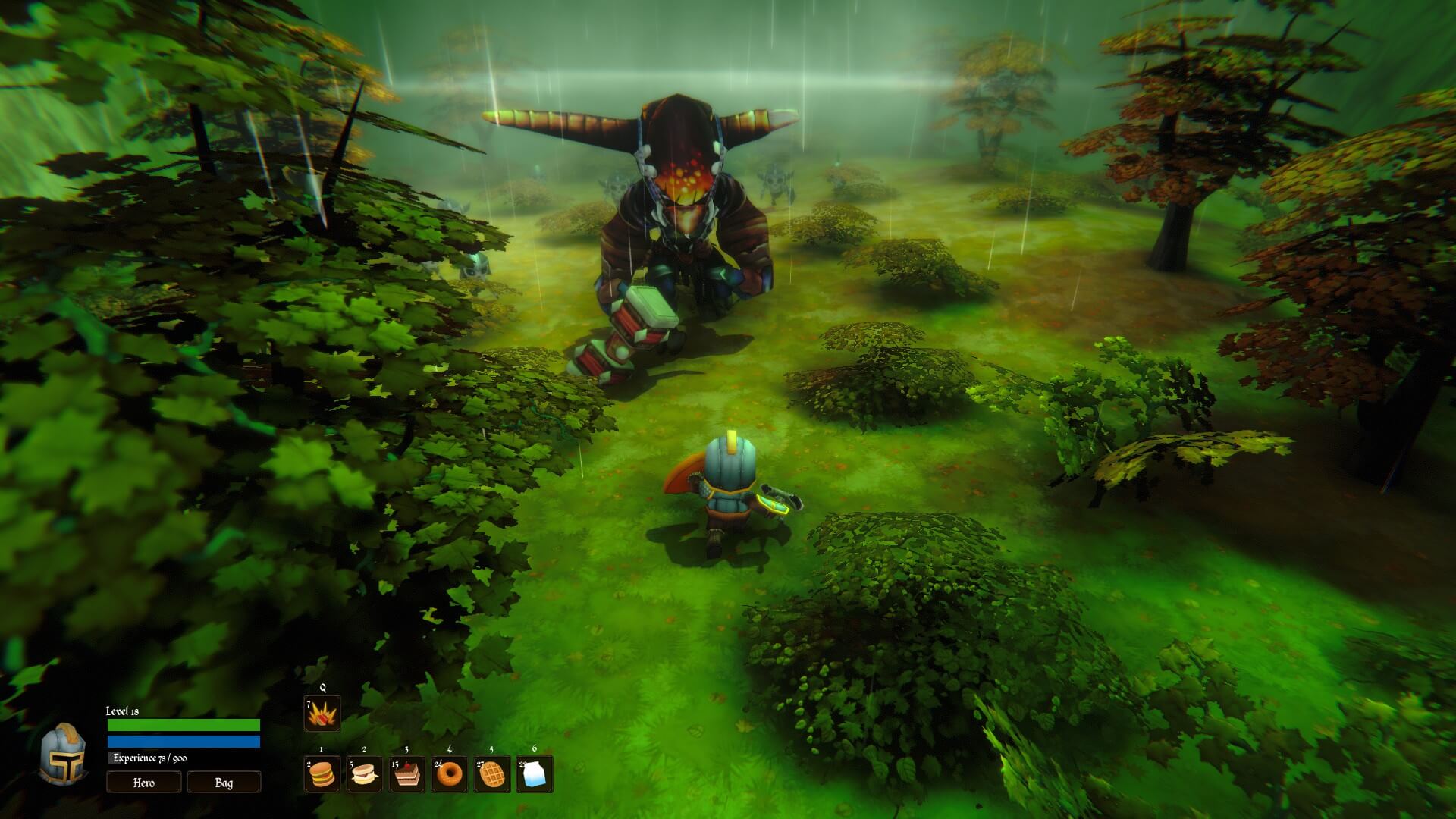
Task: Use the waffle food item
Action: 492,774
